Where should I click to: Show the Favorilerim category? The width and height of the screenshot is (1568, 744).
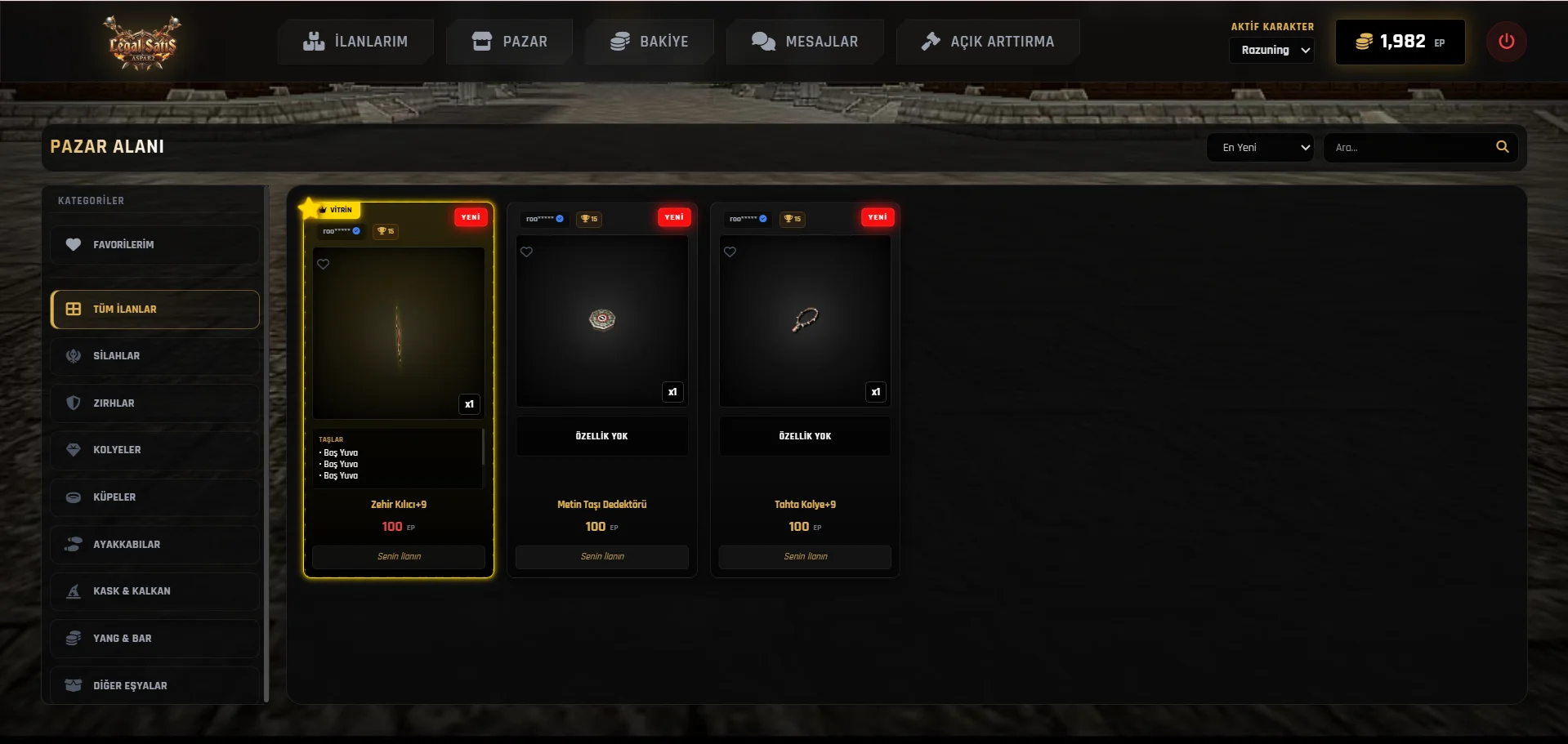point(154,245)
